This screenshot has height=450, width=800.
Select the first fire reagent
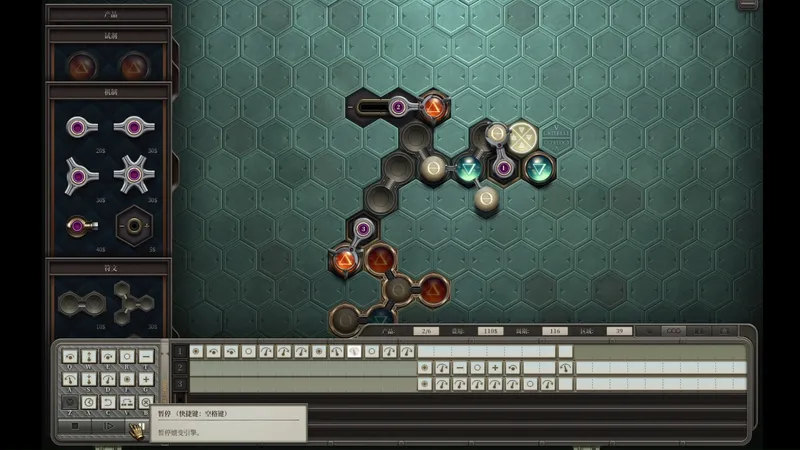coord(80,66)
